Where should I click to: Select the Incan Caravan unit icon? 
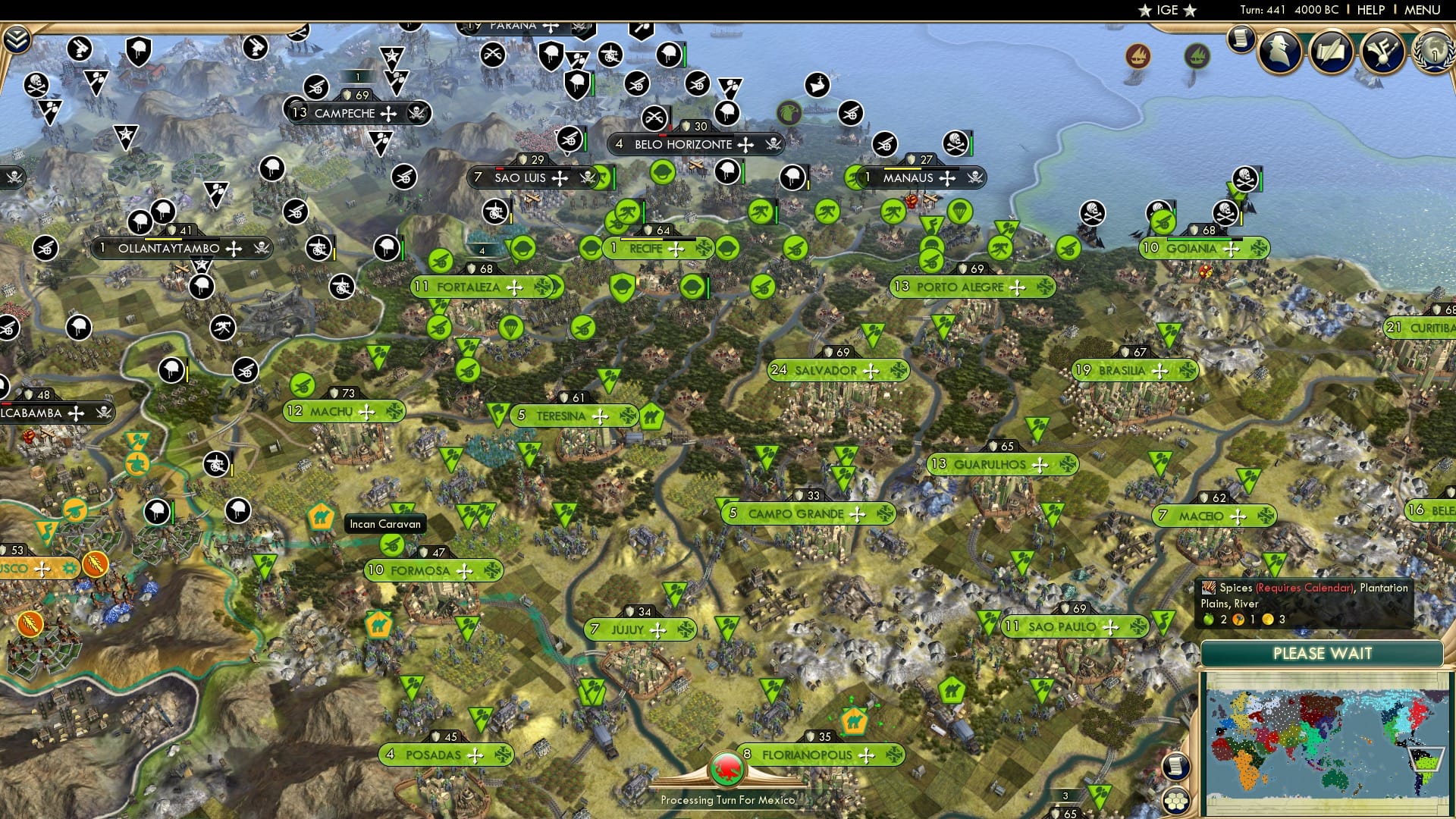point(321,516)
